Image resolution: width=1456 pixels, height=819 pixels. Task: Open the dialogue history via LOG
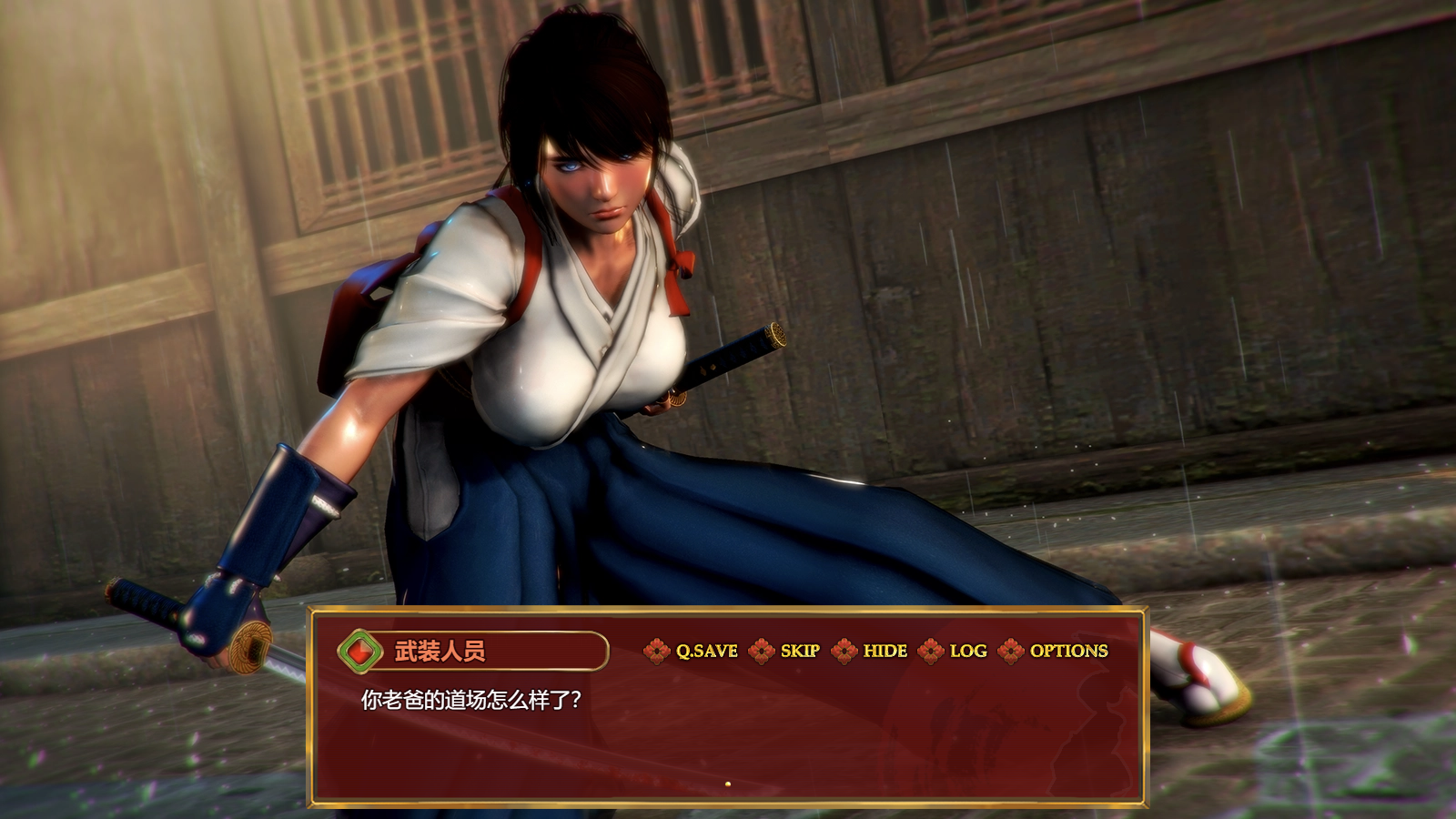pos(967,652)
